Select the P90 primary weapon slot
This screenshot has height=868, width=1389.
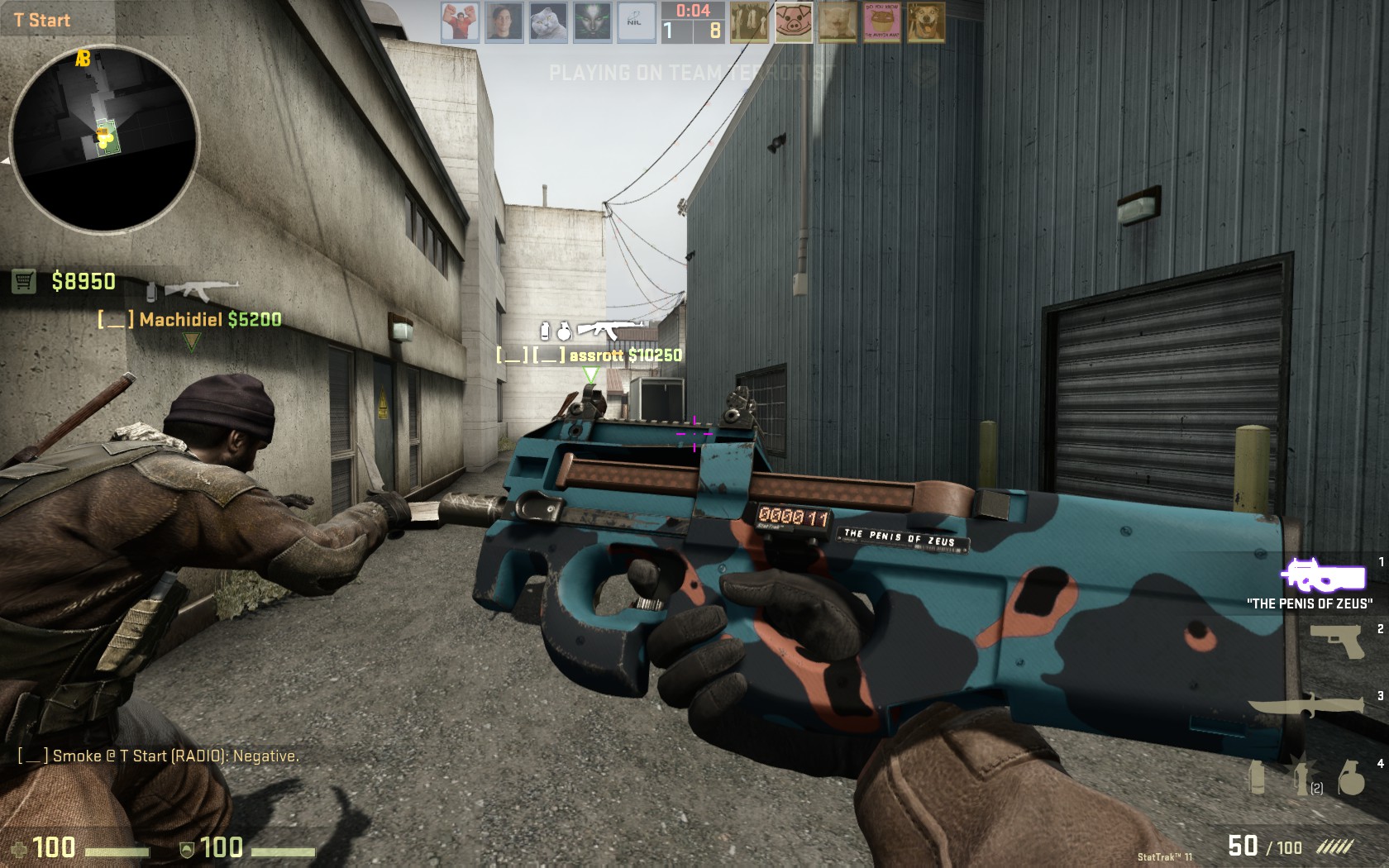click(1323, 575)
